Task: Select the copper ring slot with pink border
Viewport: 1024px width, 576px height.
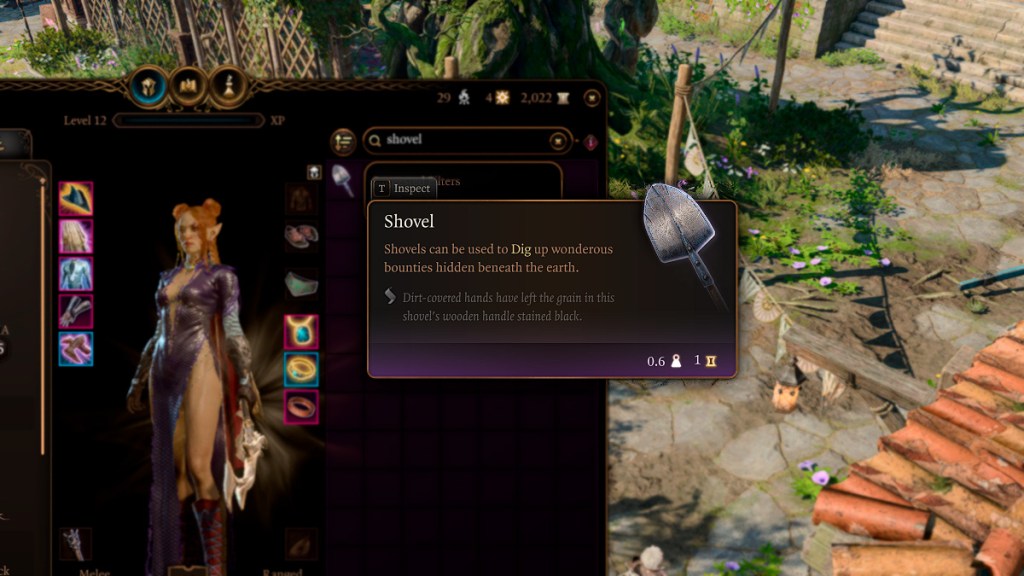Action: pyautogui.click(x=301, y=406)
